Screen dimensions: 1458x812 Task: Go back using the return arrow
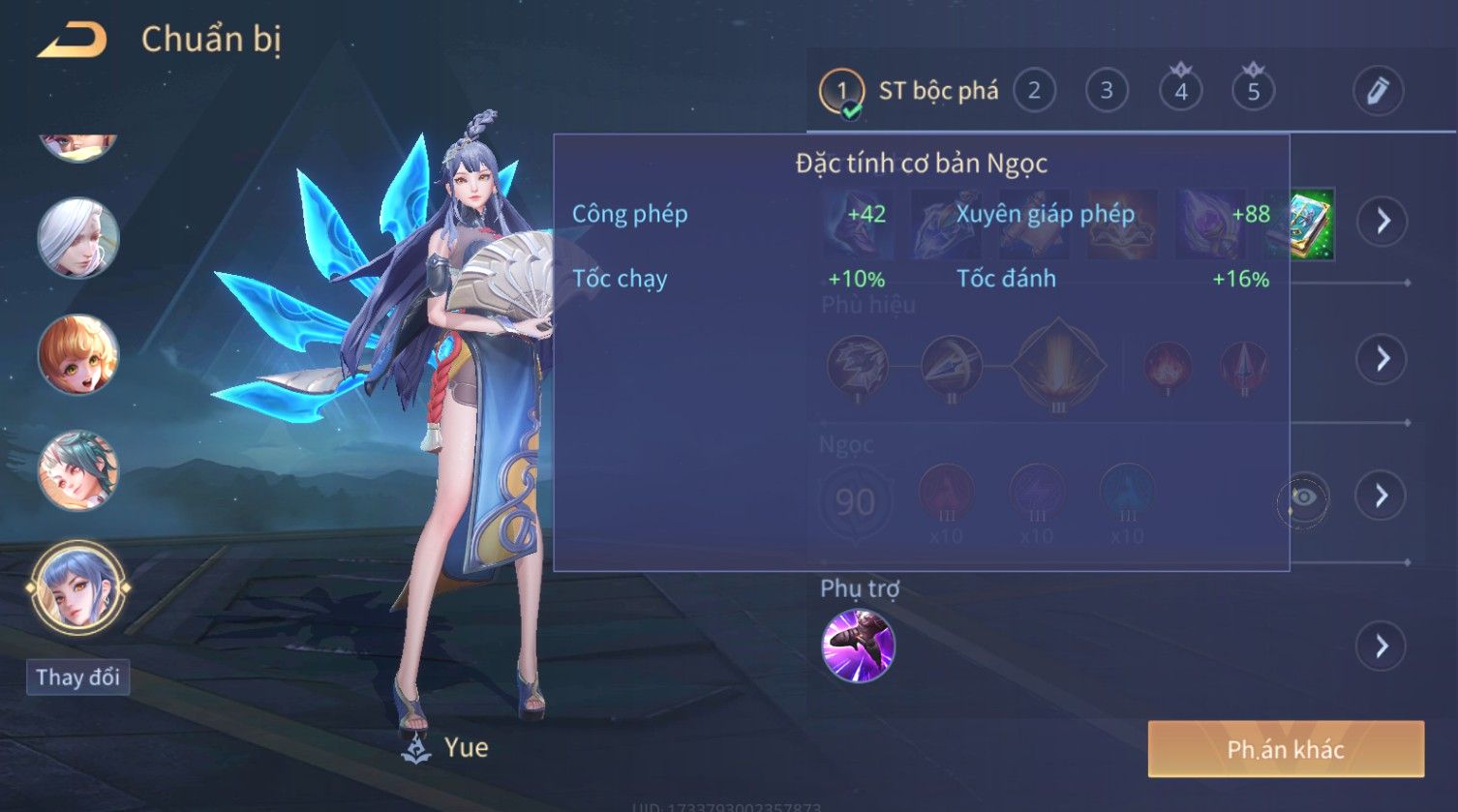tap(73, 41)
